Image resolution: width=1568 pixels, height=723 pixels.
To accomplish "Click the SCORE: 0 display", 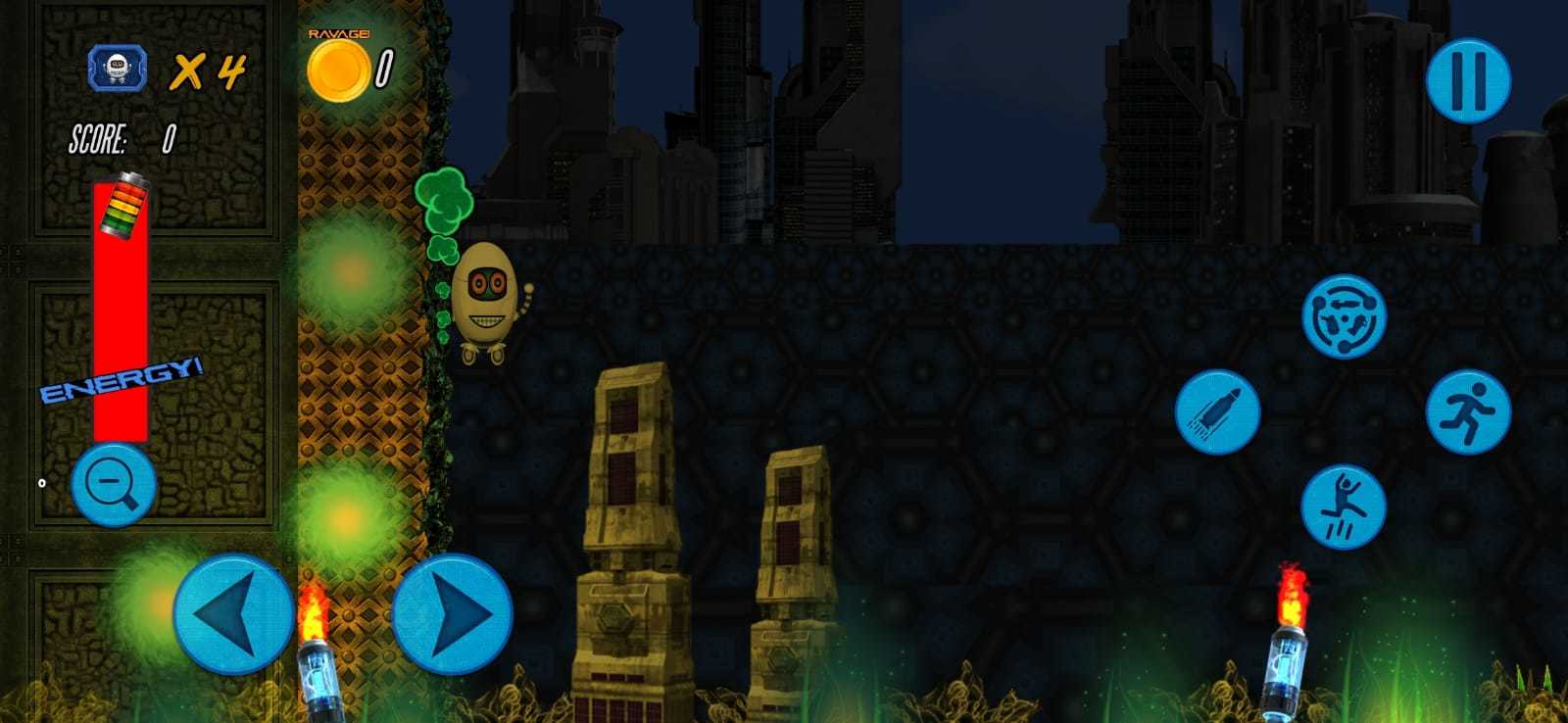I will [x=122, y=139].
